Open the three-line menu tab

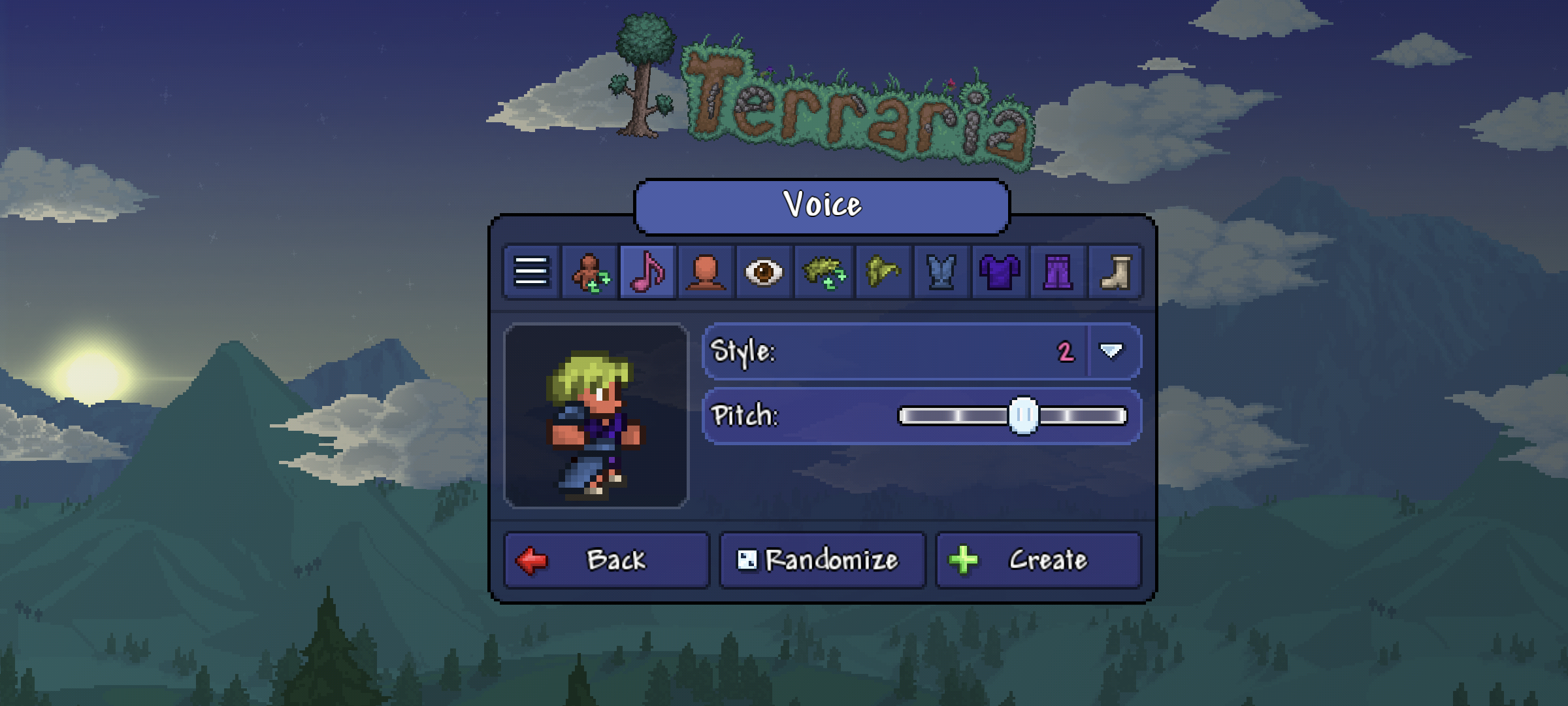point(531,272)
